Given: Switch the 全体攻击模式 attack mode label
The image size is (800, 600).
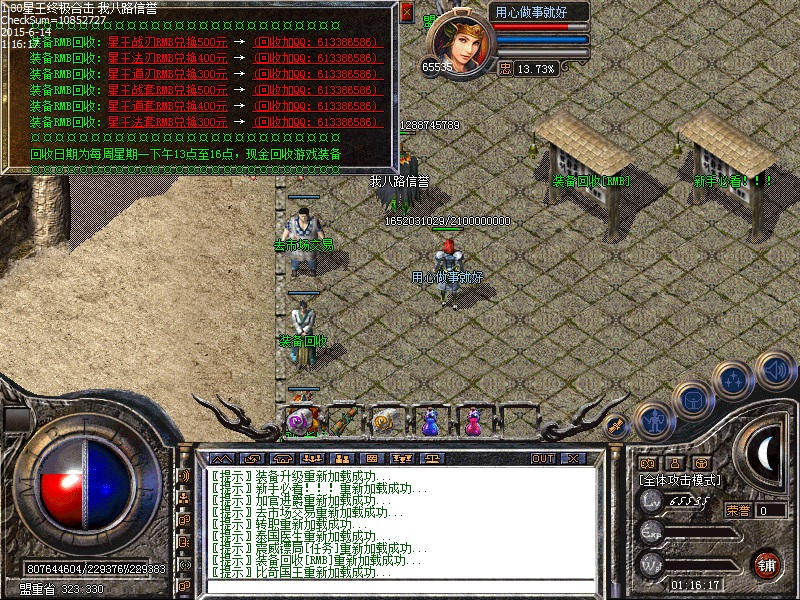Looking at the screenshot, I should pyautogui.click(x=680, y=481).
